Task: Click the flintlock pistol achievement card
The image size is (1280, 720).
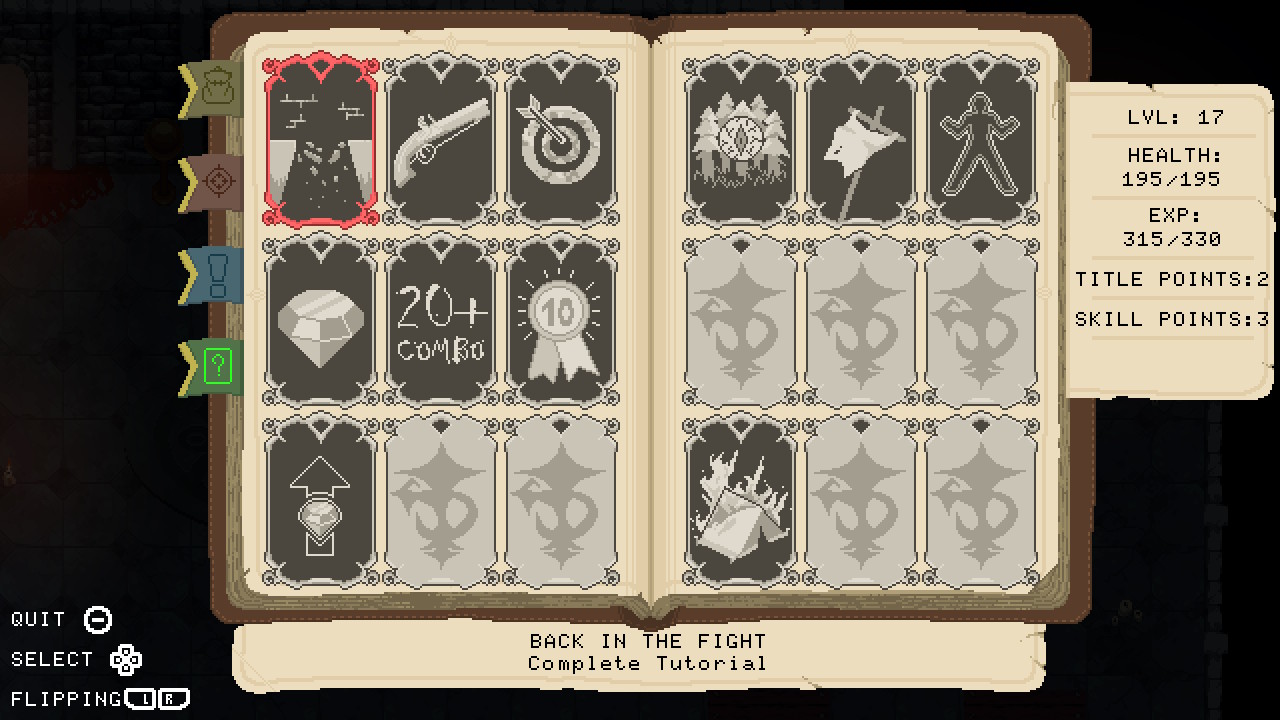Action: (x=440, y=140)
